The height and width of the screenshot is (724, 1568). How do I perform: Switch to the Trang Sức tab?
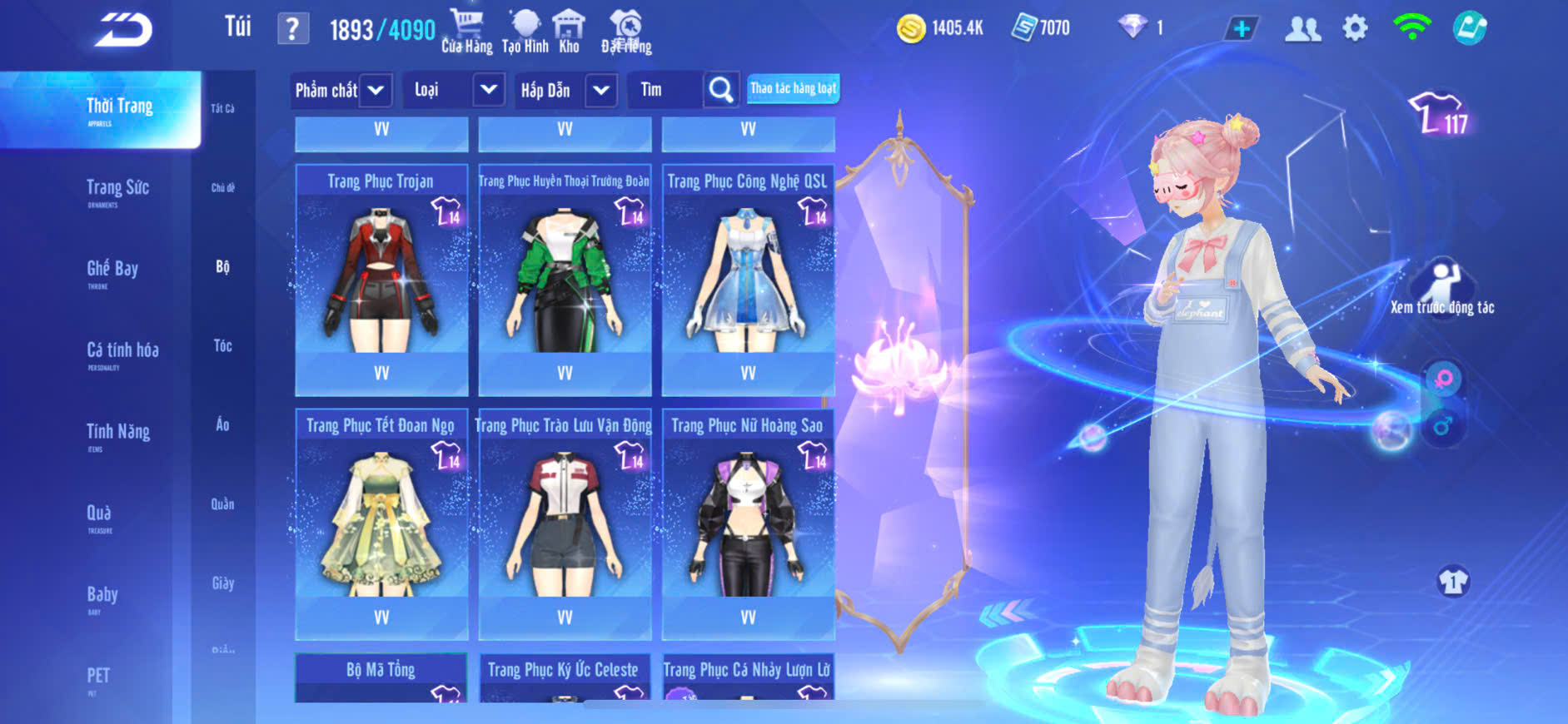(x=117, y=189)
